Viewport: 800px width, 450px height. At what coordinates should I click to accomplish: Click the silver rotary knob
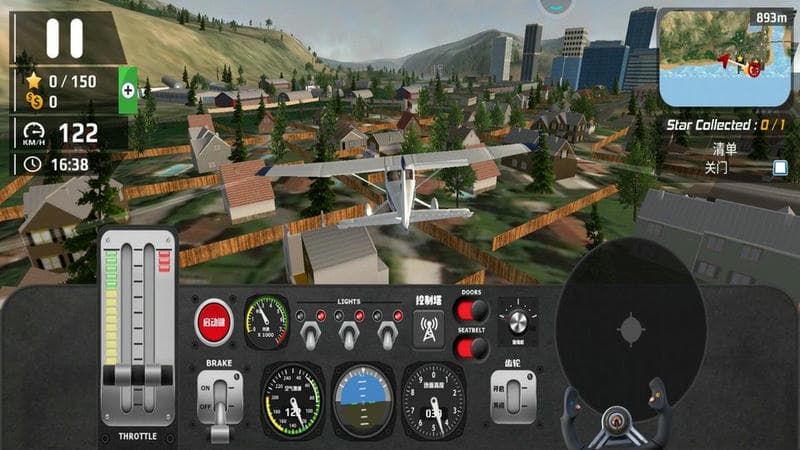(517, 321)
